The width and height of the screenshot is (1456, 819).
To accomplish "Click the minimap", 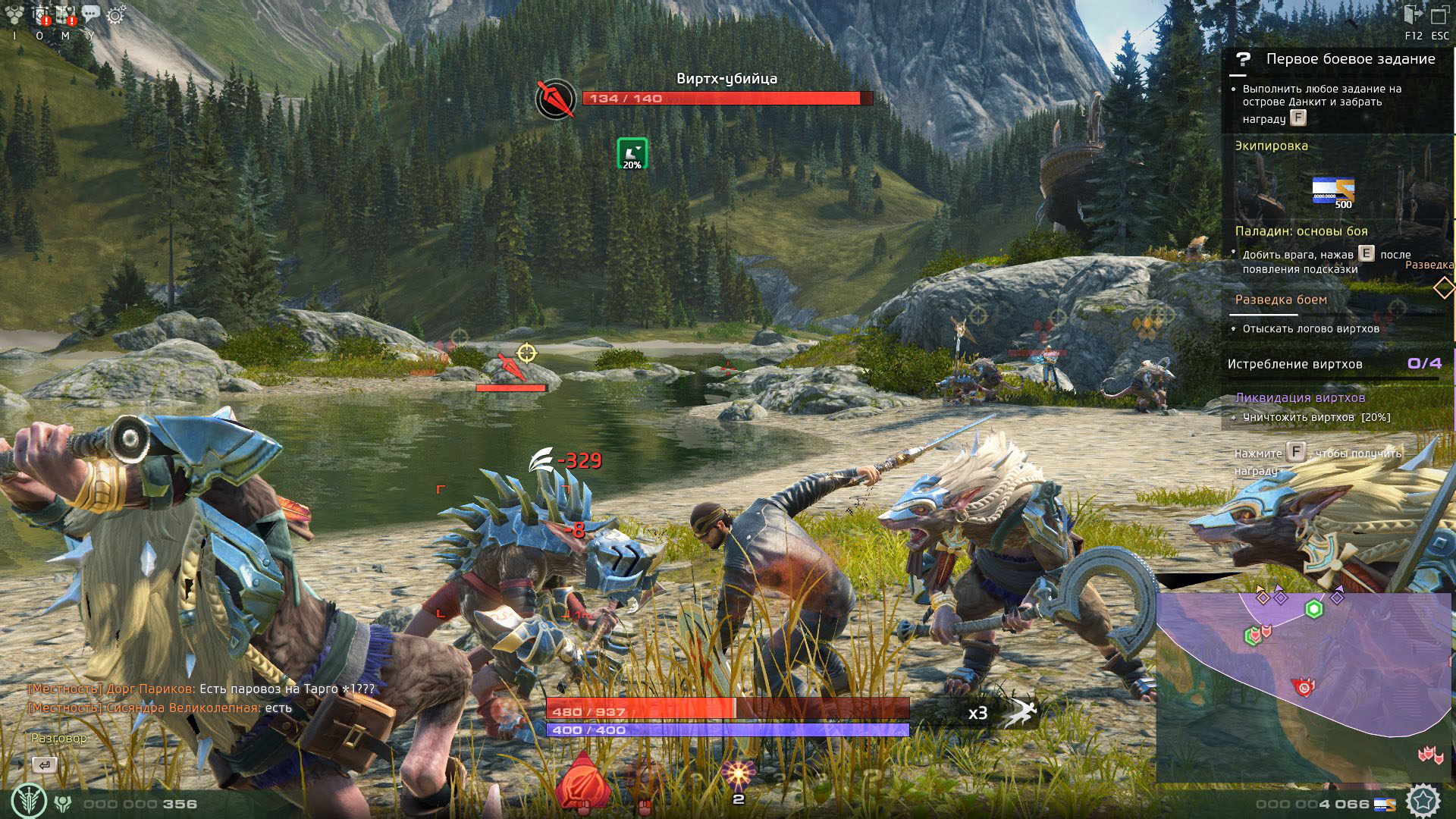I will point(1303,686).
